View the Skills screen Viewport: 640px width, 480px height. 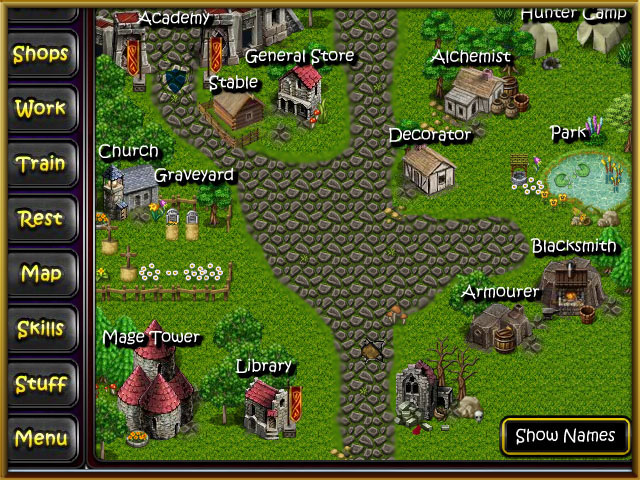tap(41, 328)
